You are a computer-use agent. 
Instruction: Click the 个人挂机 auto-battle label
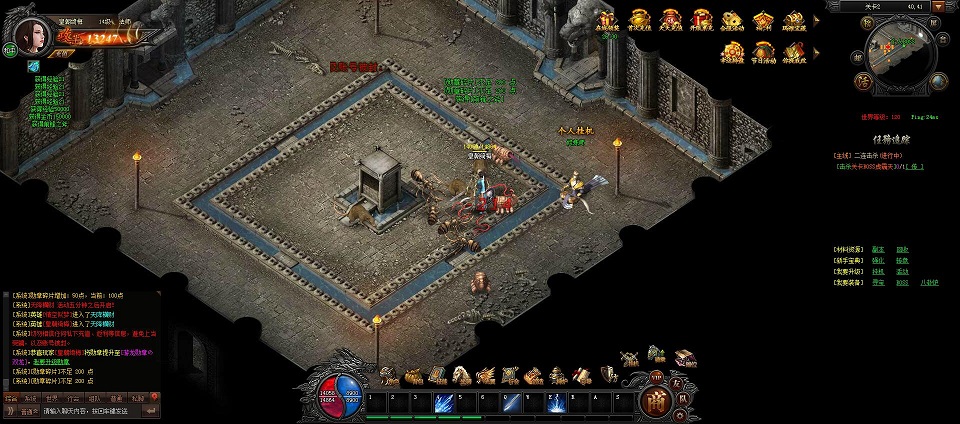(575, 131)
